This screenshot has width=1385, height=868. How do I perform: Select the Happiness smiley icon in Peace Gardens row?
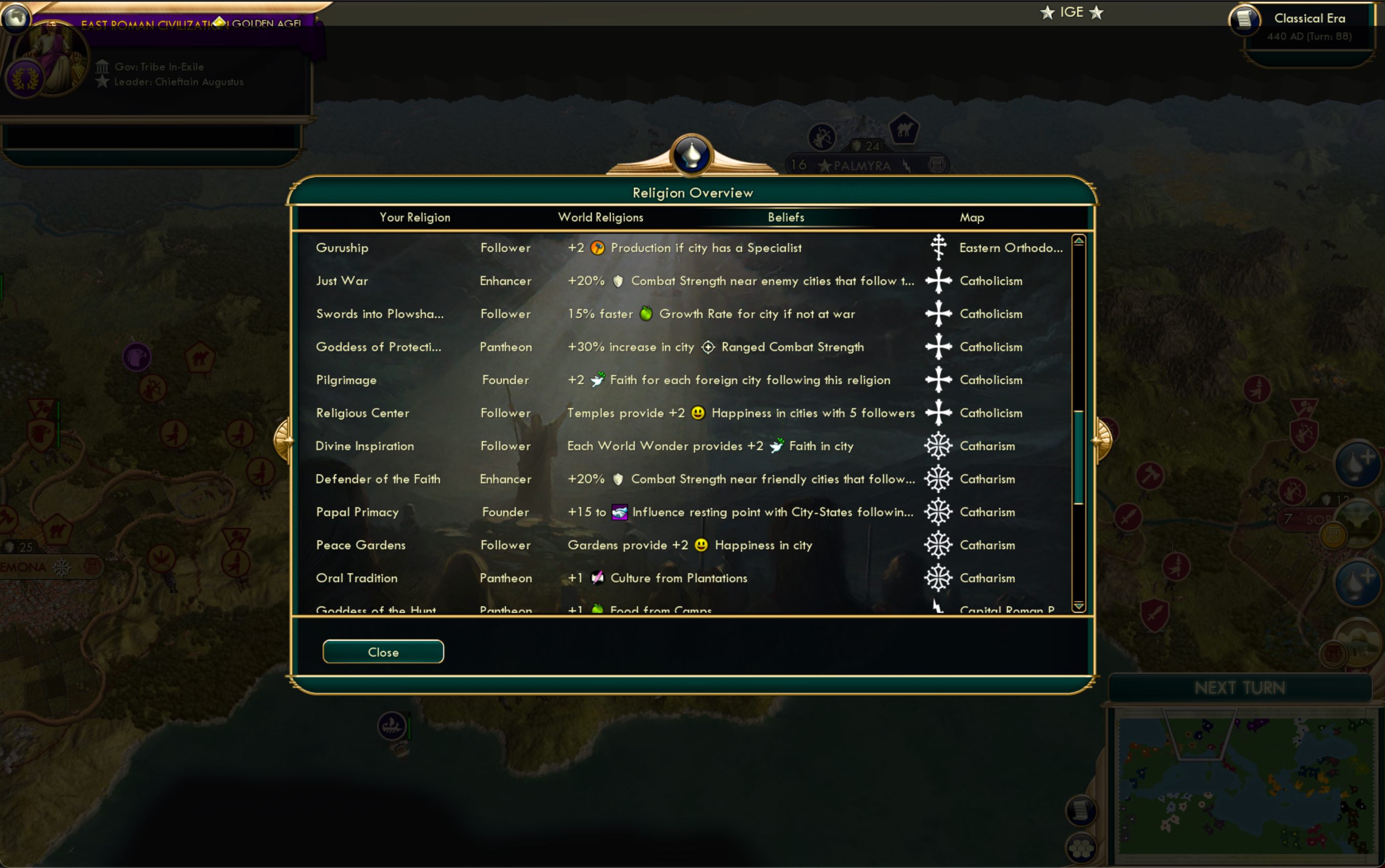(701, 545)
